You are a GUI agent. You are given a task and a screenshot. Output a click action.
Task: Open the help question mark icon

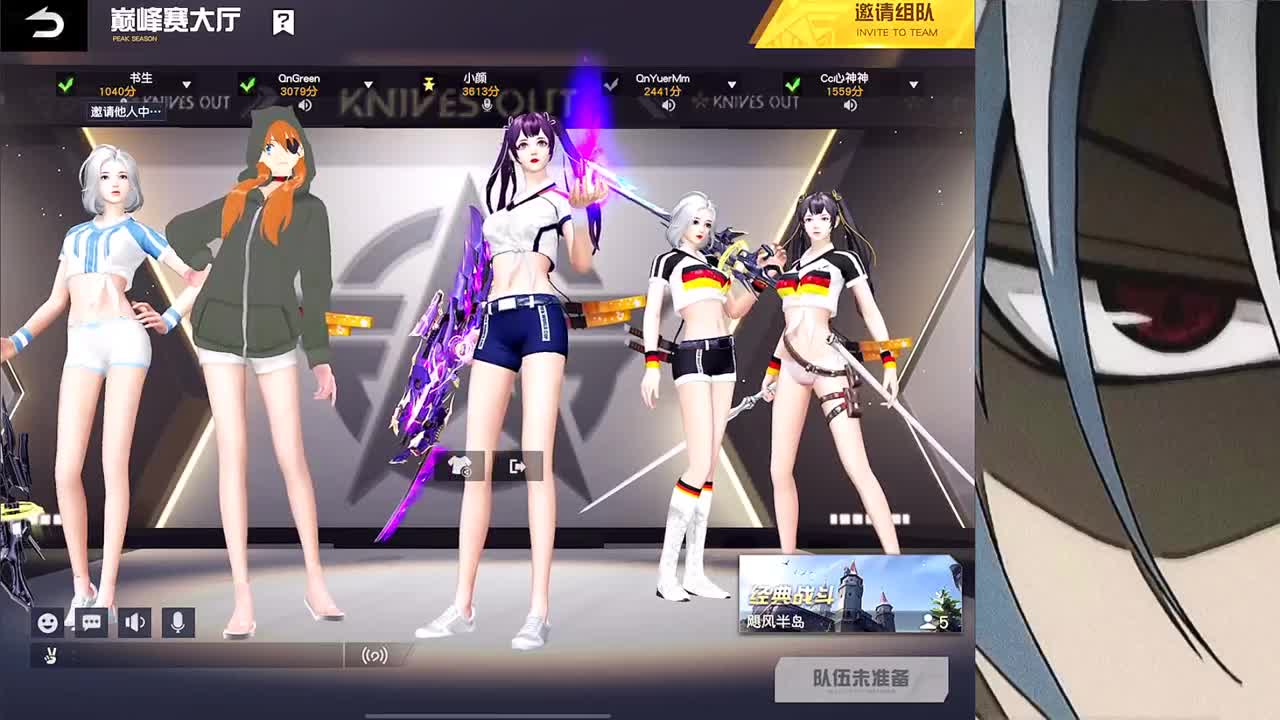click(x=282, y=22)
